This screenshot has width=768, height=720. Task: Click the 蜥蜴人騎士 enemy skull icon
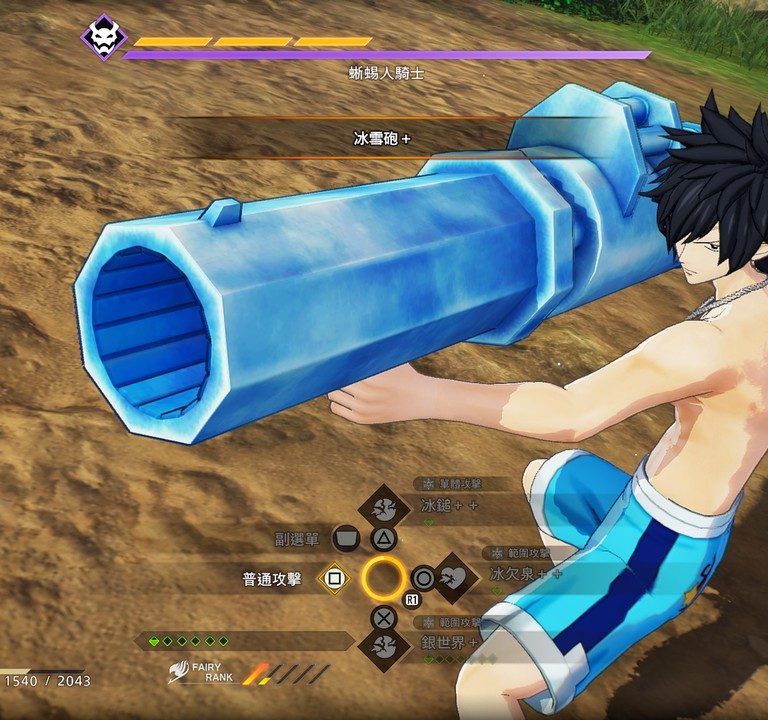104,37
